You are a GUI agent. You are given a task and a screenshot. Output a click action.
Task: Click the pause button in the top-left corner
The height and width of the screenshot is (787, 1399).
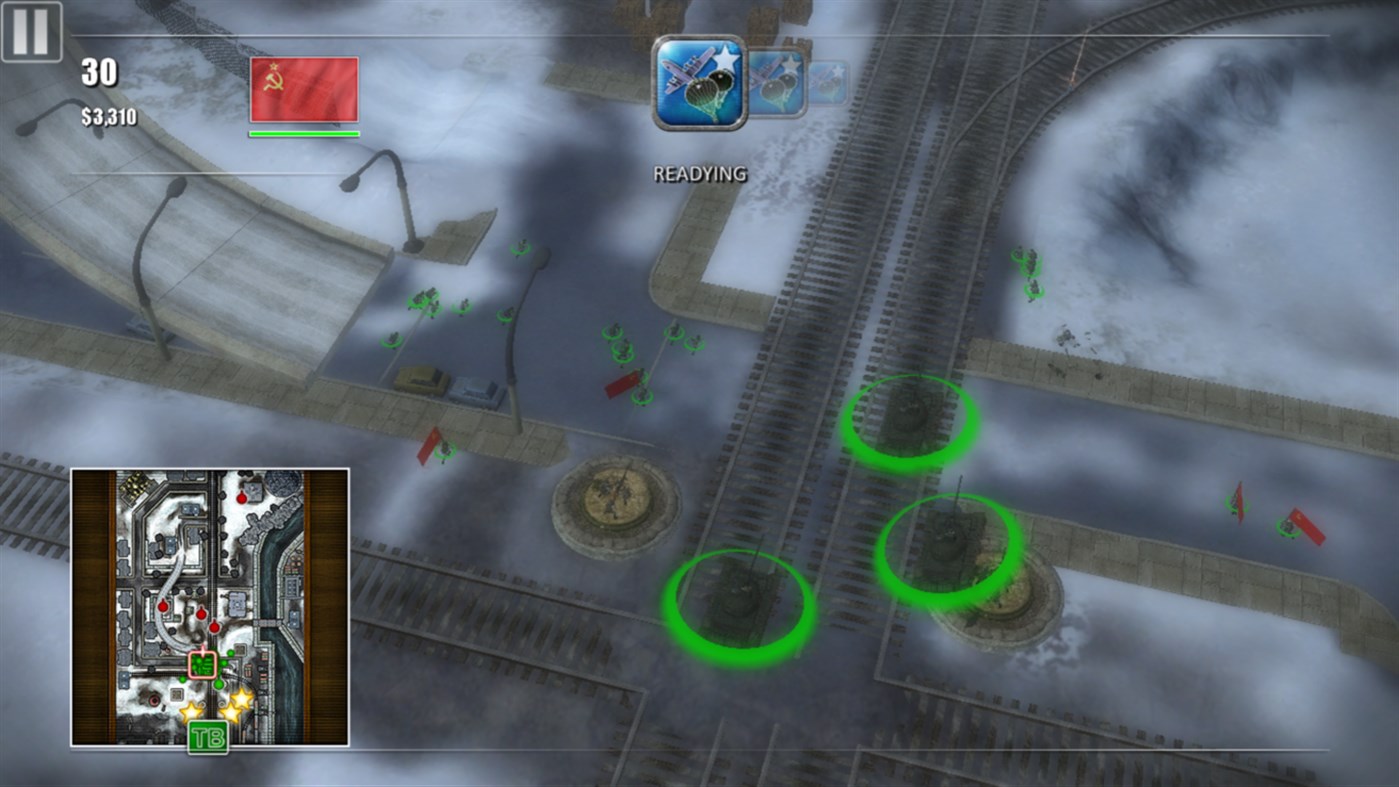[32, 32]
